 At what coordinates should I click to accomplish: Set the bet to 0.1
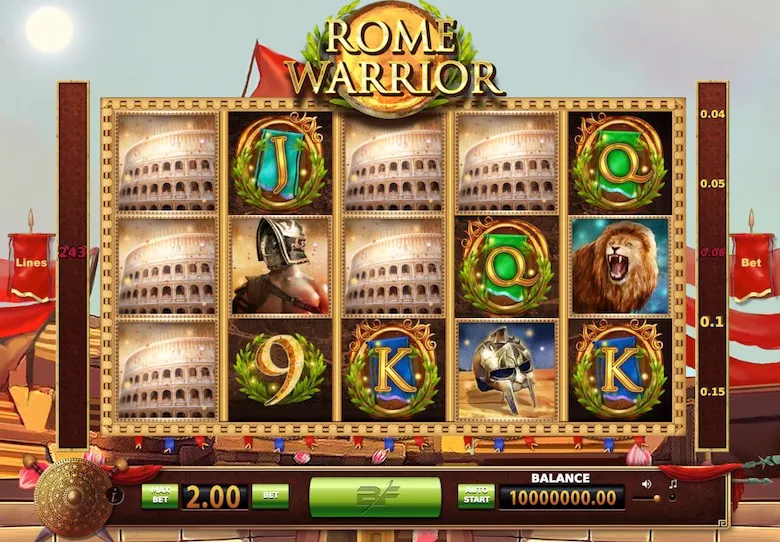pos(712,321)
